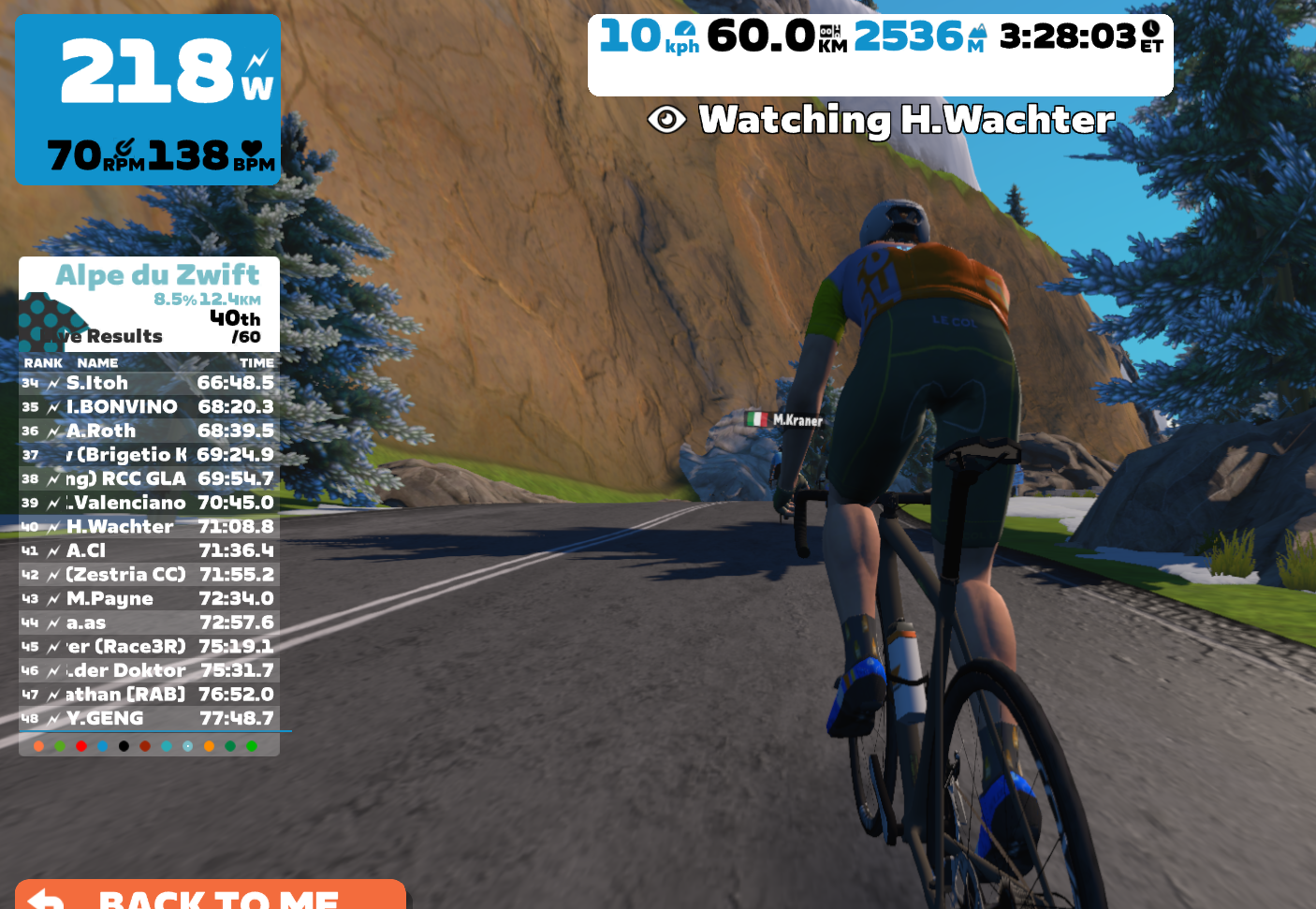1316x909 pixels.
Task: Open the Alpe du Zwift segment header
Action: tap(157, 275)
